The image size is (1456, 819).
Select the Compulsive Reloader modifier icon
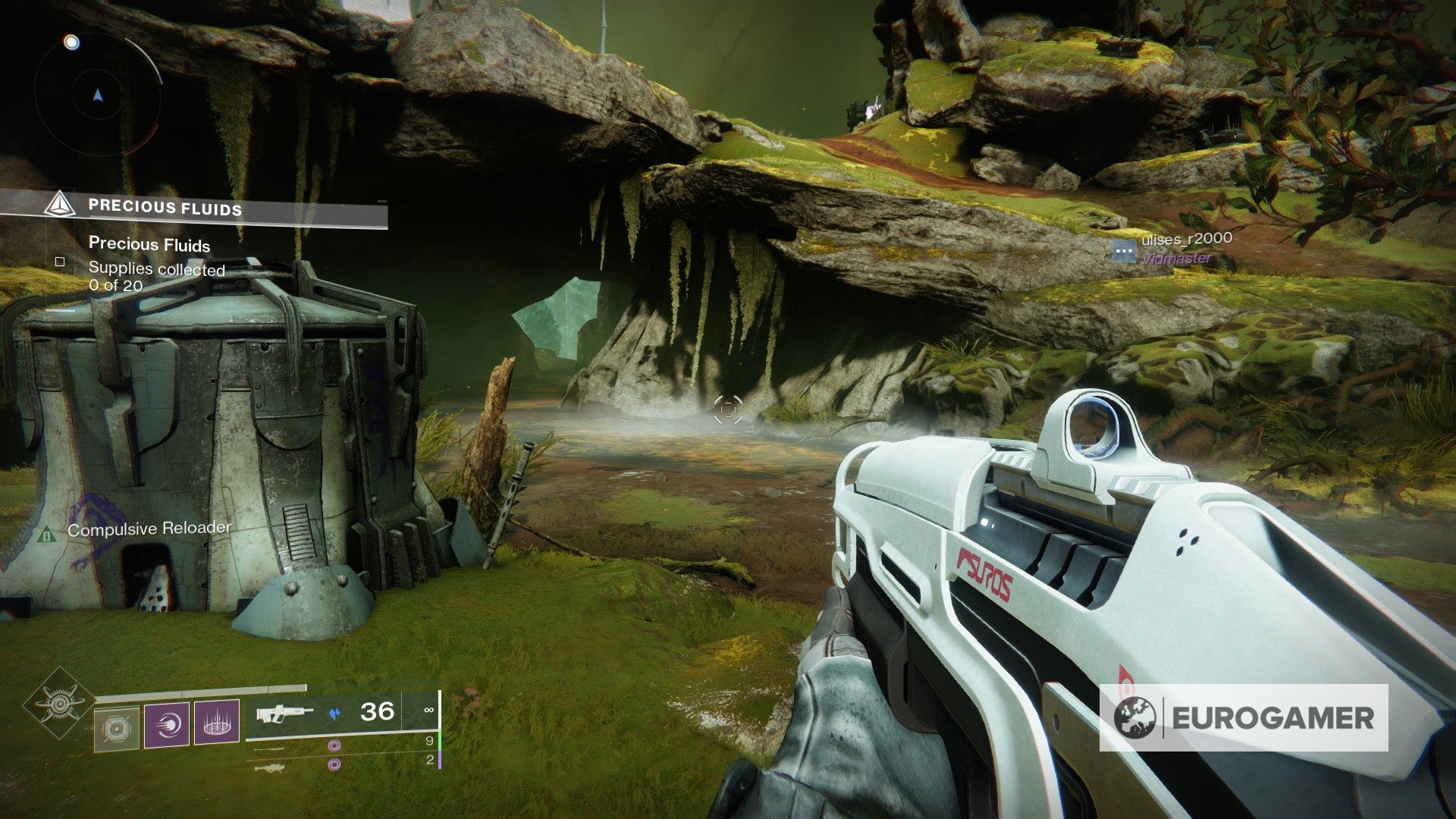coord(47,535)
